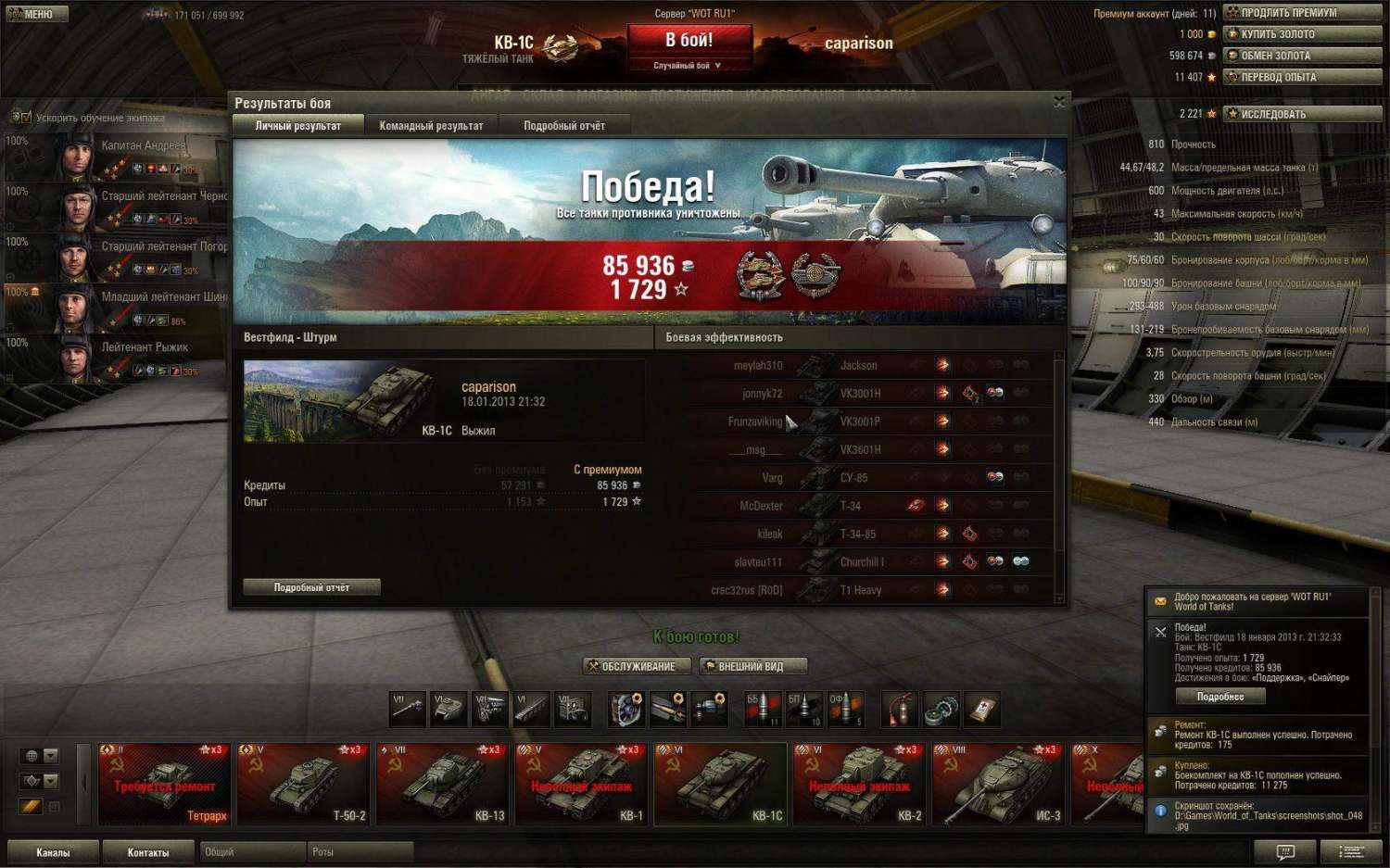Open the Обслуживание service button
This screenshot has height=868, width=1390.
tap(638, 666)
